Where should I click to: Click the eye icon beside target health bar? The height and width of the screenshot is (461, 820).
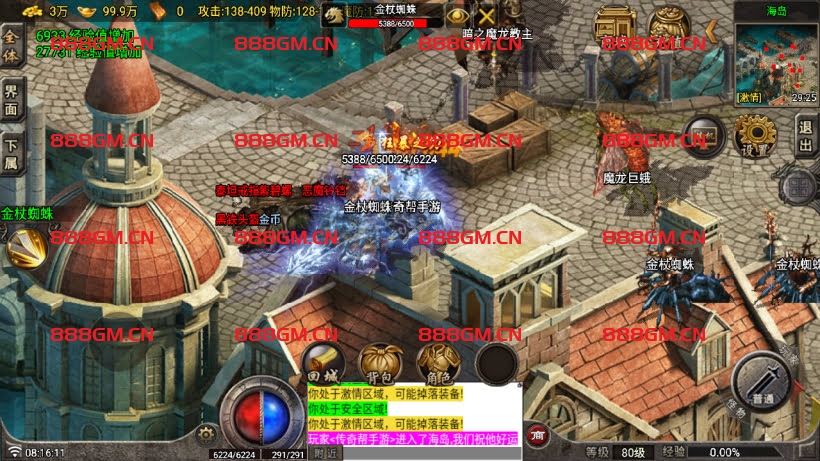point(457,16)
